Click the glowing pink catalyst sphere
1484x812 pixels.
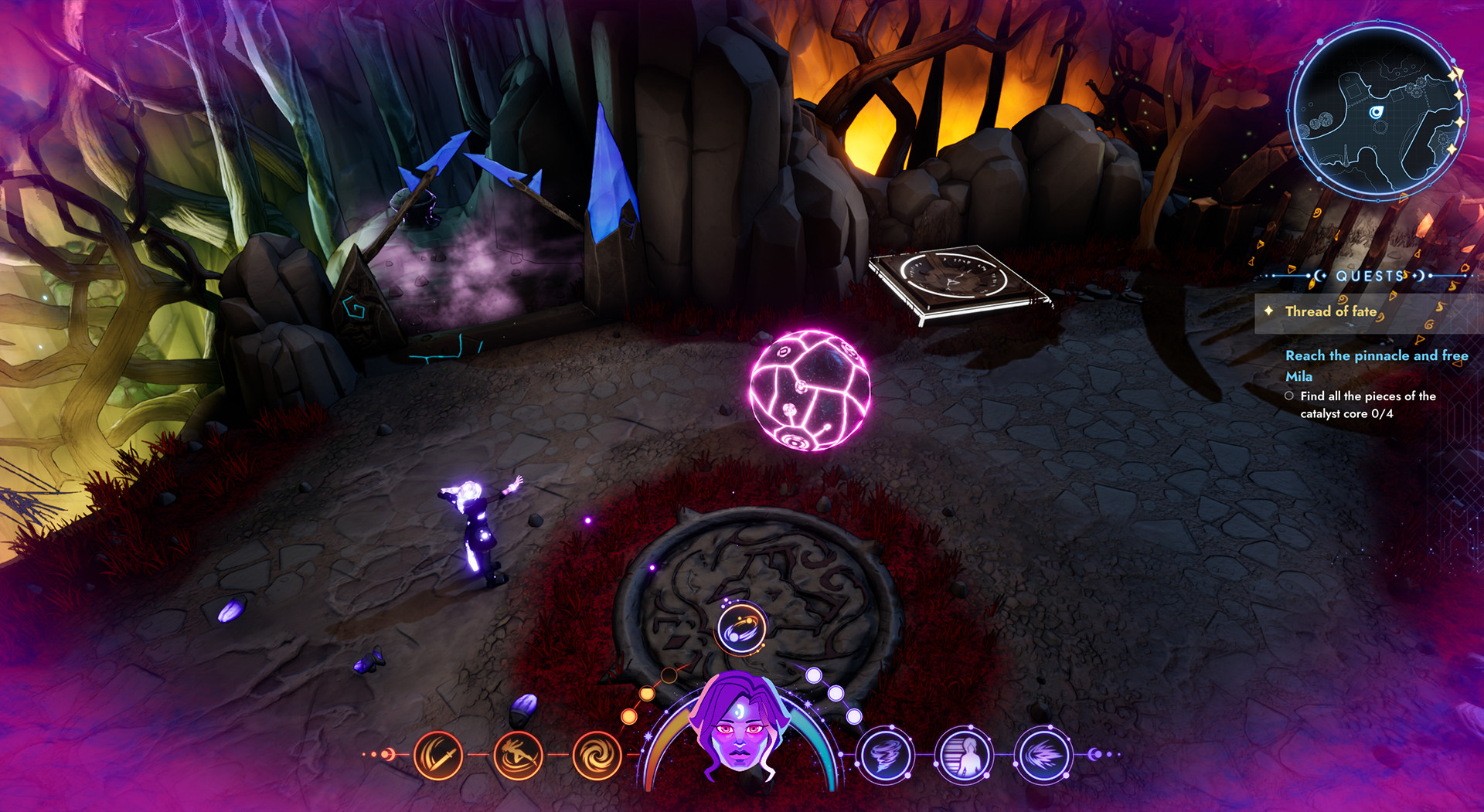click(x=808, y=390)
